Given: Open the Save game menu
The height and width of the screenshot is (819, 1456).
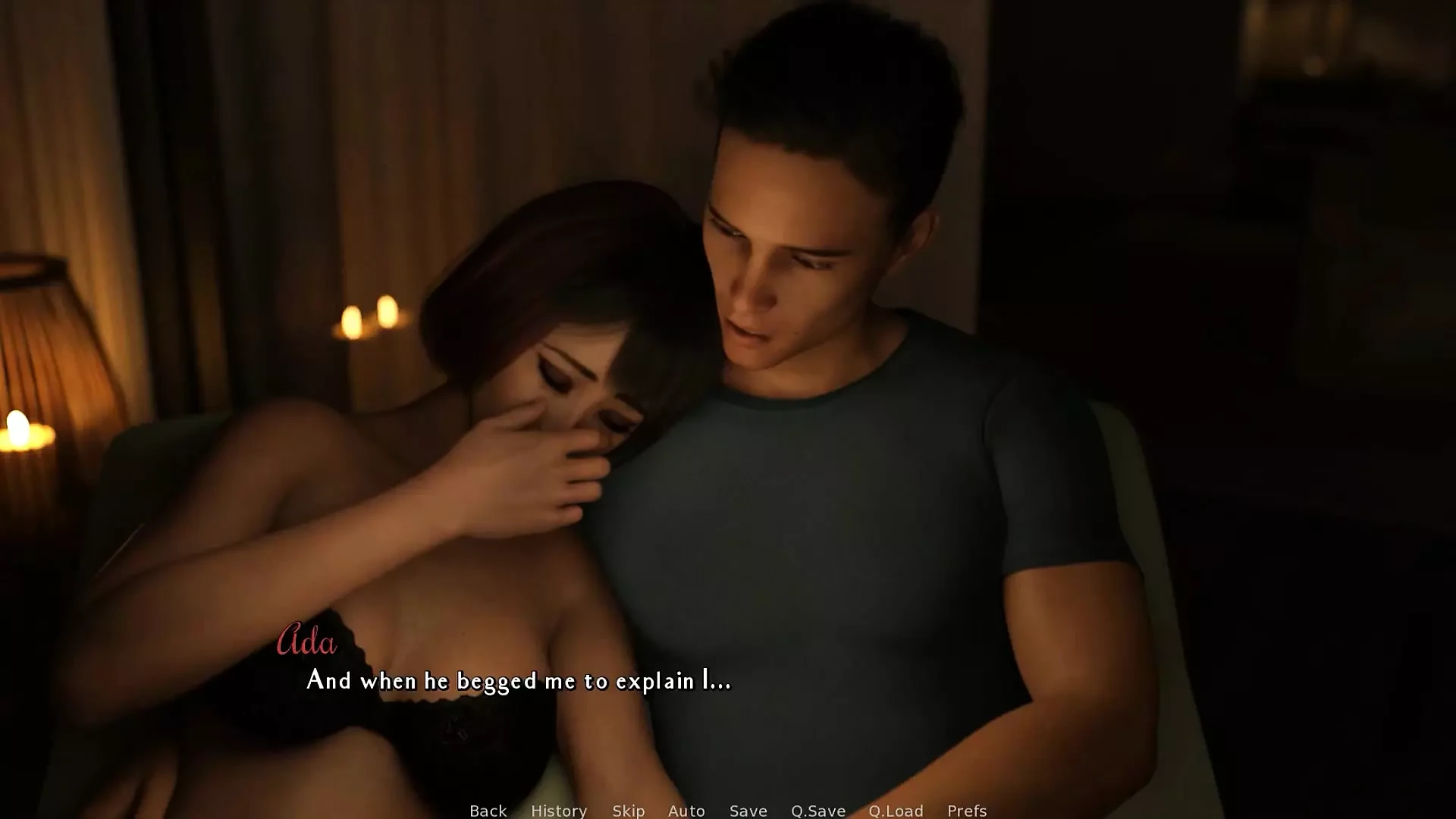Looking at the screenshot, I should tap(748, 811).
